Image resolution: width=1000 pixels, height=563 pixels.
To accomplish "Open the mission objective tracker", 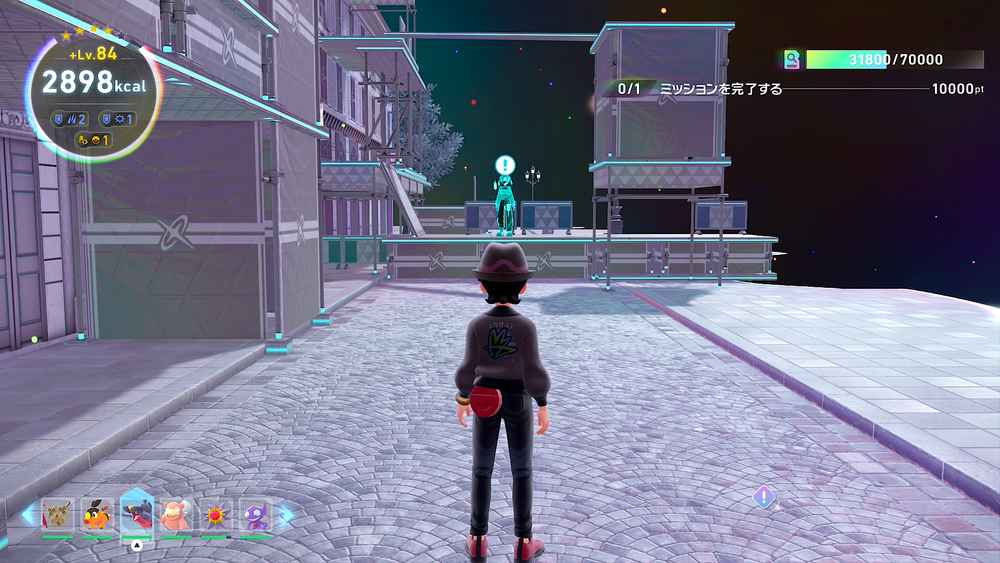I will (x=795, y=89).
